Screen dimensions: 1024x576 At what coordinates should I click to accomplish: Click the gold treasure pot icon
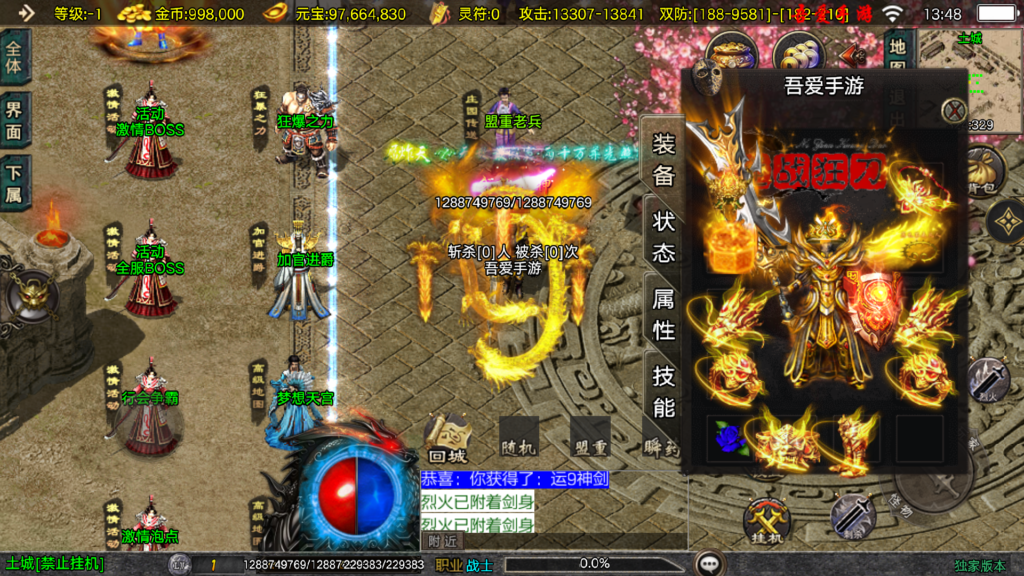tap(731, 54)
